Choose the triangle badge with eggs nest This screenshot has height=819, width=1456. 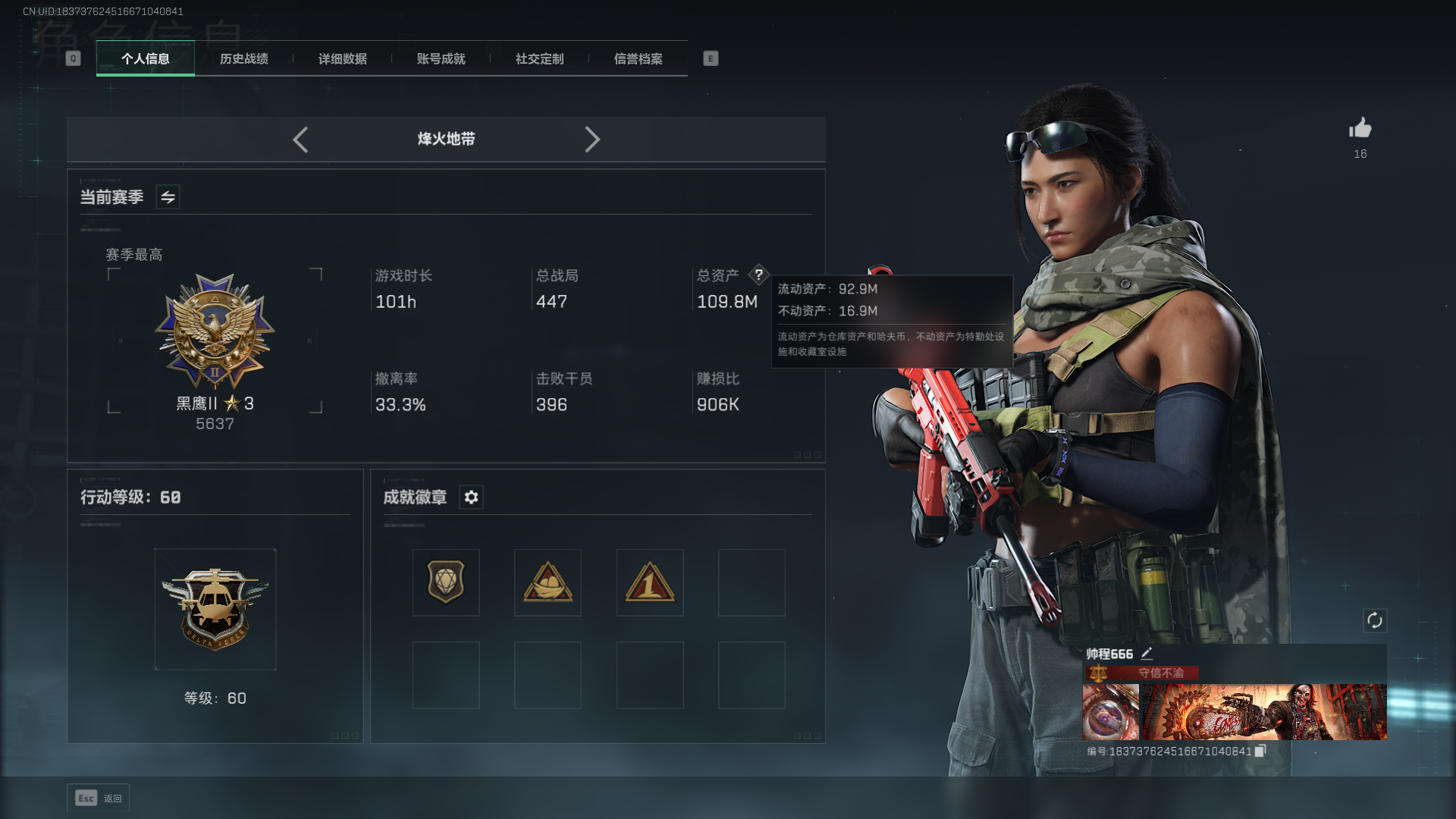pos(548,582)
